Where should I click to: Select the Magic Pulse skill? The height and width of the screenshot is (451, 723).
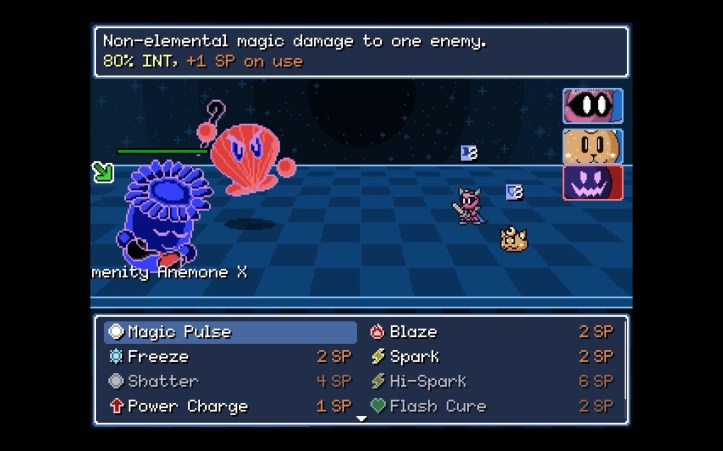(230, 332)
